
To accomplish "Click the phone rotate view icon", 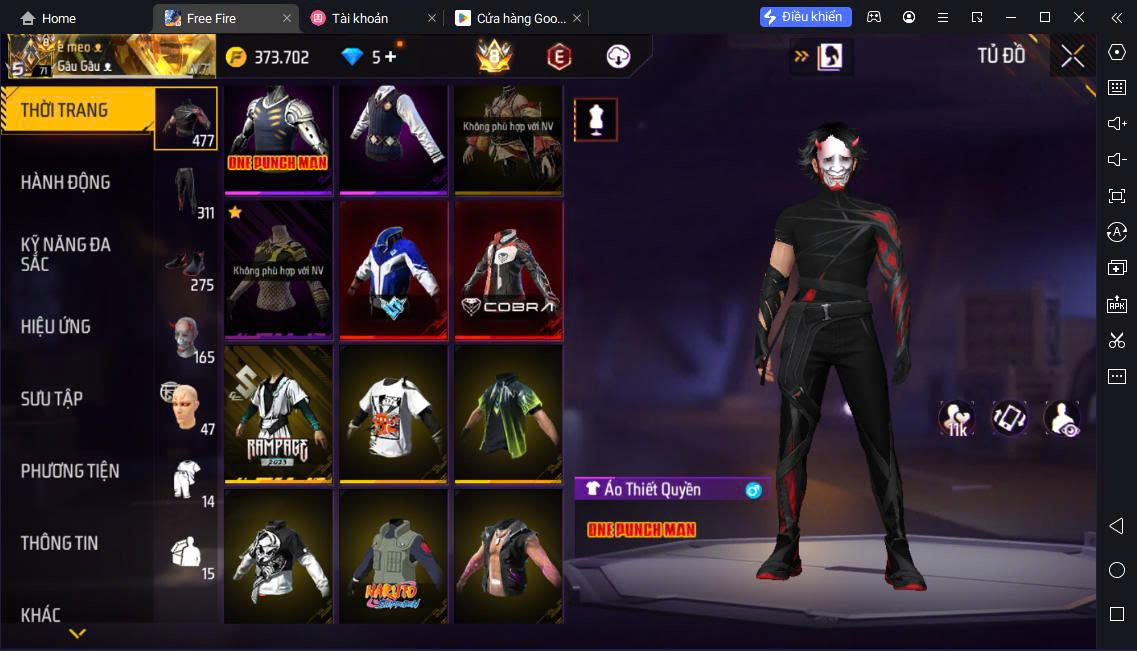I will click(1009, 418).
